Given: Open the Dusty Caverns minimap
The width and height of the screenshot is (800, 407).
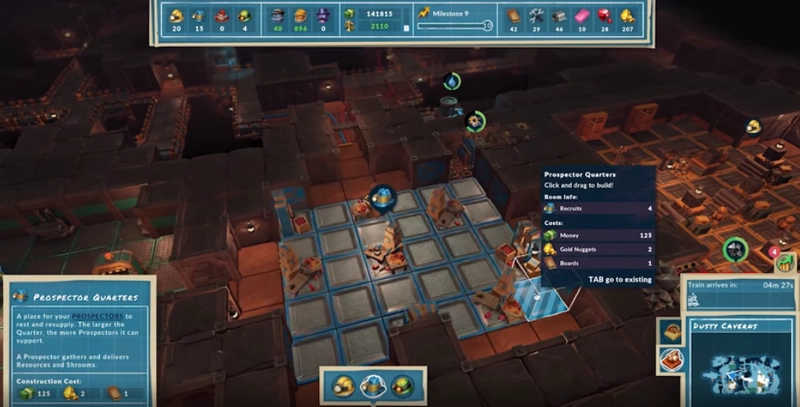Looking at the screenshot, I should (x=741, y=367).
